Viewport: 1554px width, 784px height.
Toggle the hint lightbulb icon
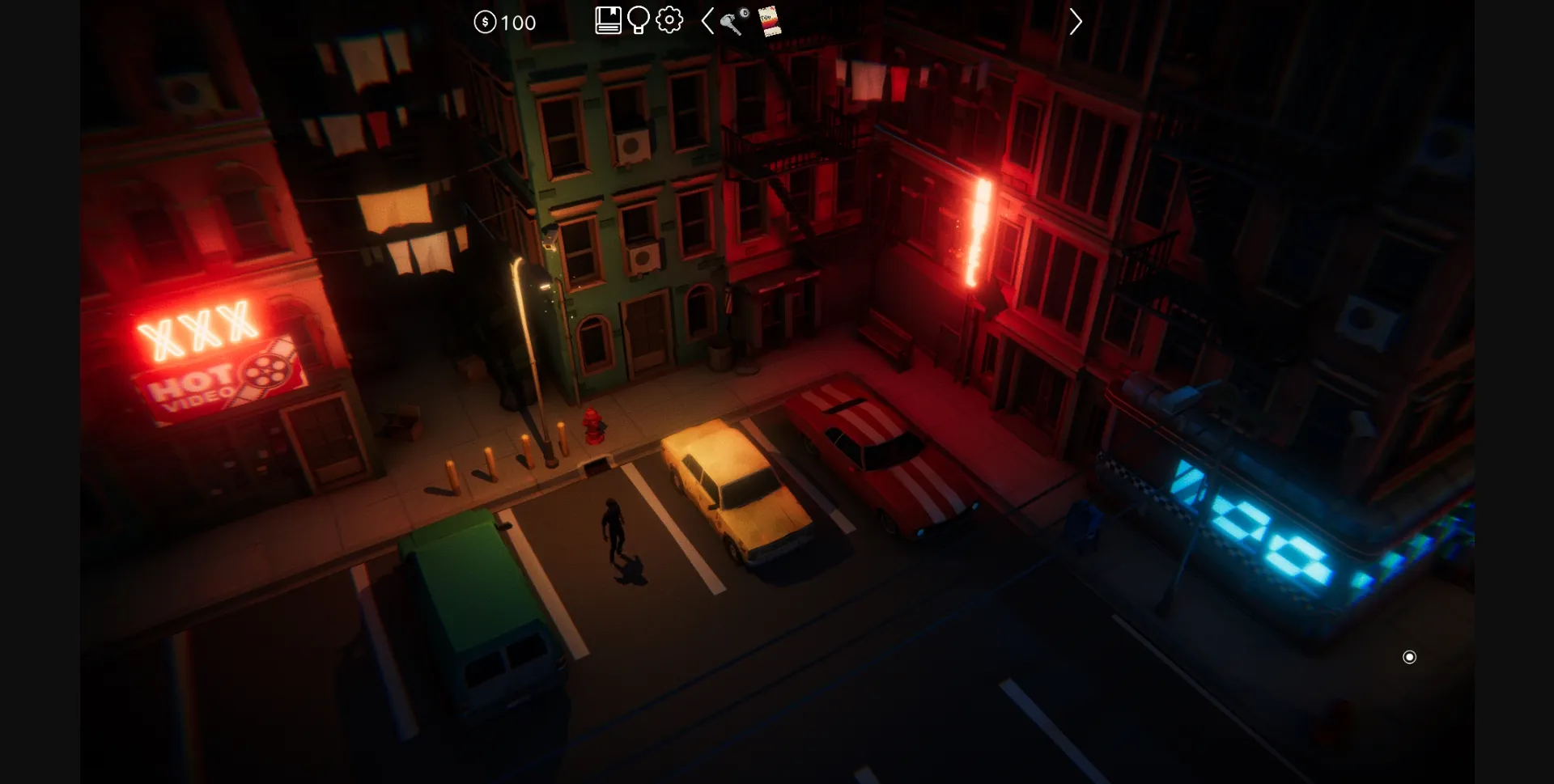click(639, 22)
